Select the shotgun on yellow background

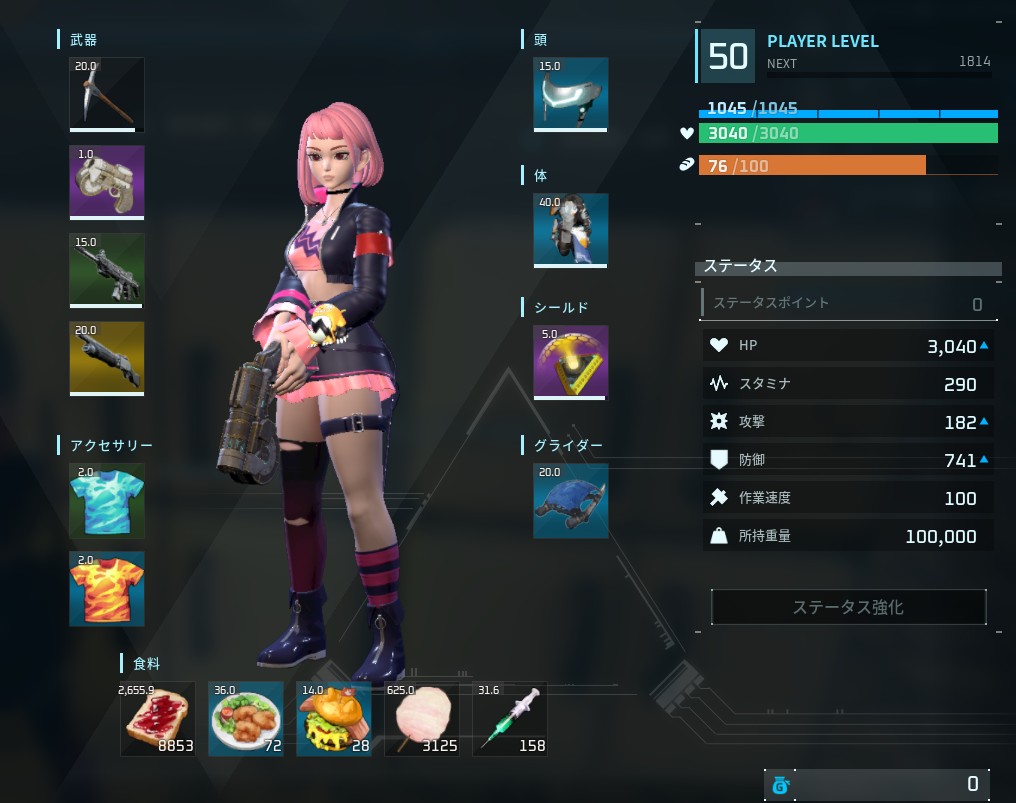click(x=106, y=358)
